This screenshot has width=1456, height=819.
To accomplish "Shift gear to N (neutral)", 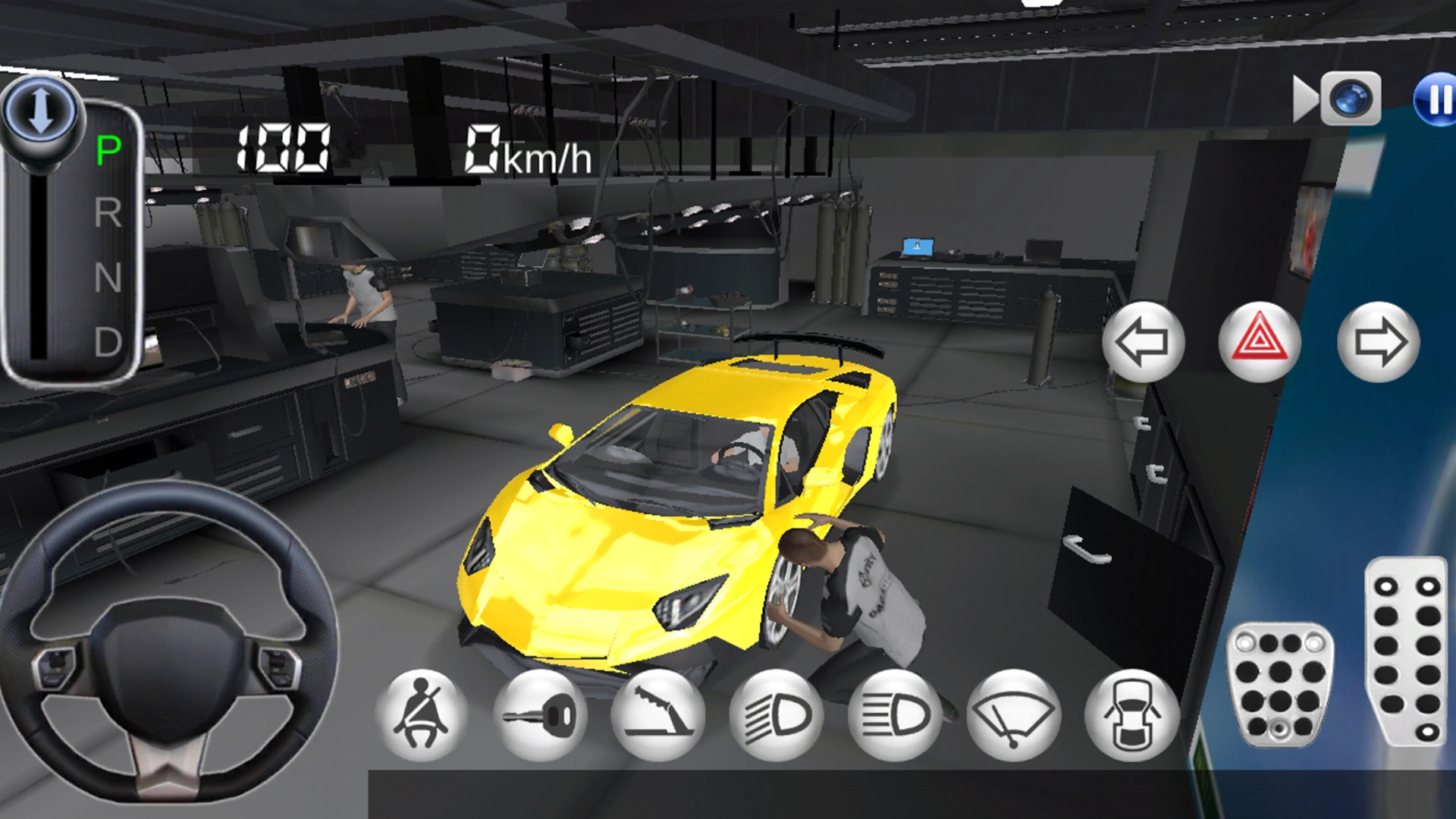I will click(x=108, y=278).
